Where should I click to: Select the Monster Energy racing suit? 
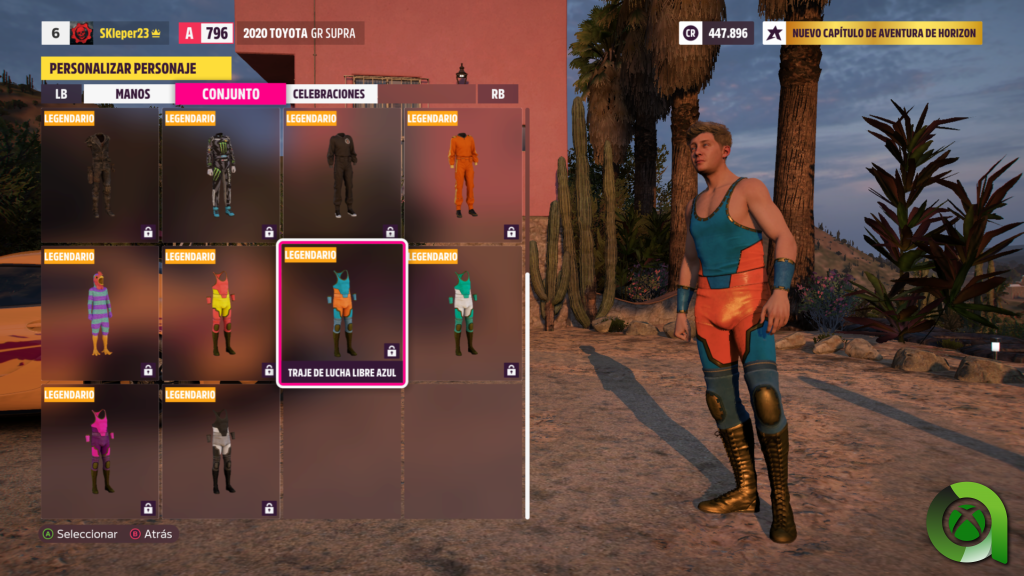point(221,175)
